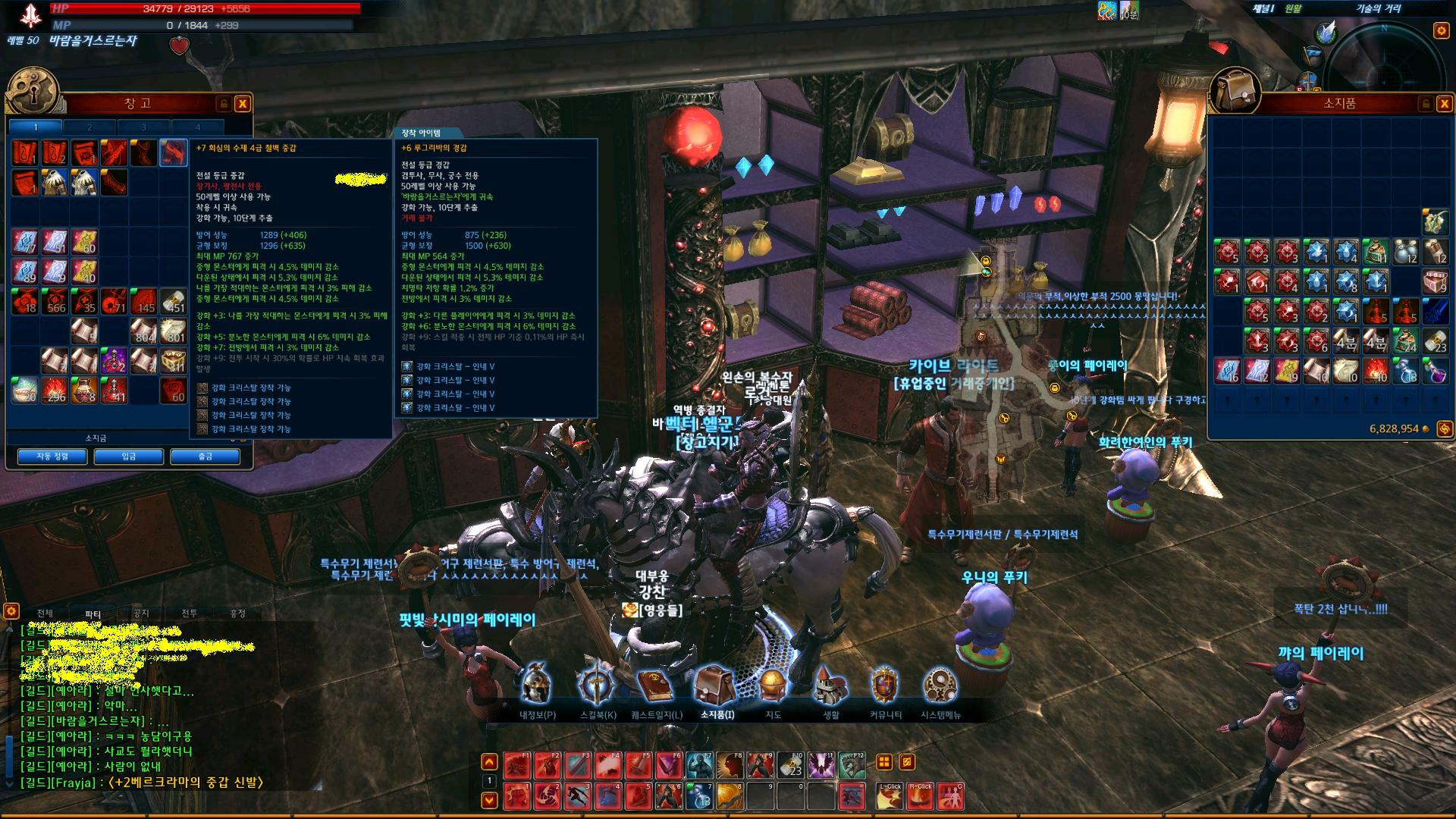The height and width of the screenshot is (819, 1456).
Task: Click the 자동 정렬 auto-sort button
Action: coord(52,457)
